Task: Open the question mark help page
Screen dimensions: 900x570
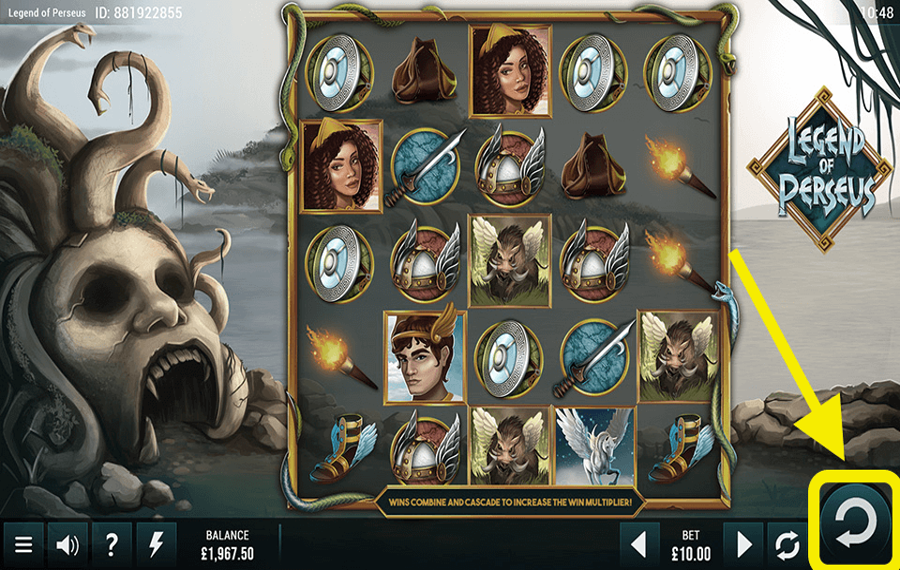Action: click(x=111, y=545)
